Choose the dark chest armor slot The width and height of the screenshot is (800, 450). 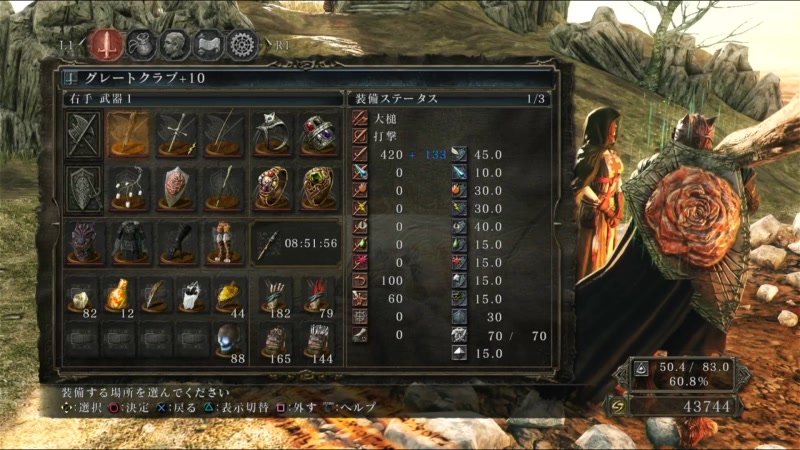pos(128,242)
